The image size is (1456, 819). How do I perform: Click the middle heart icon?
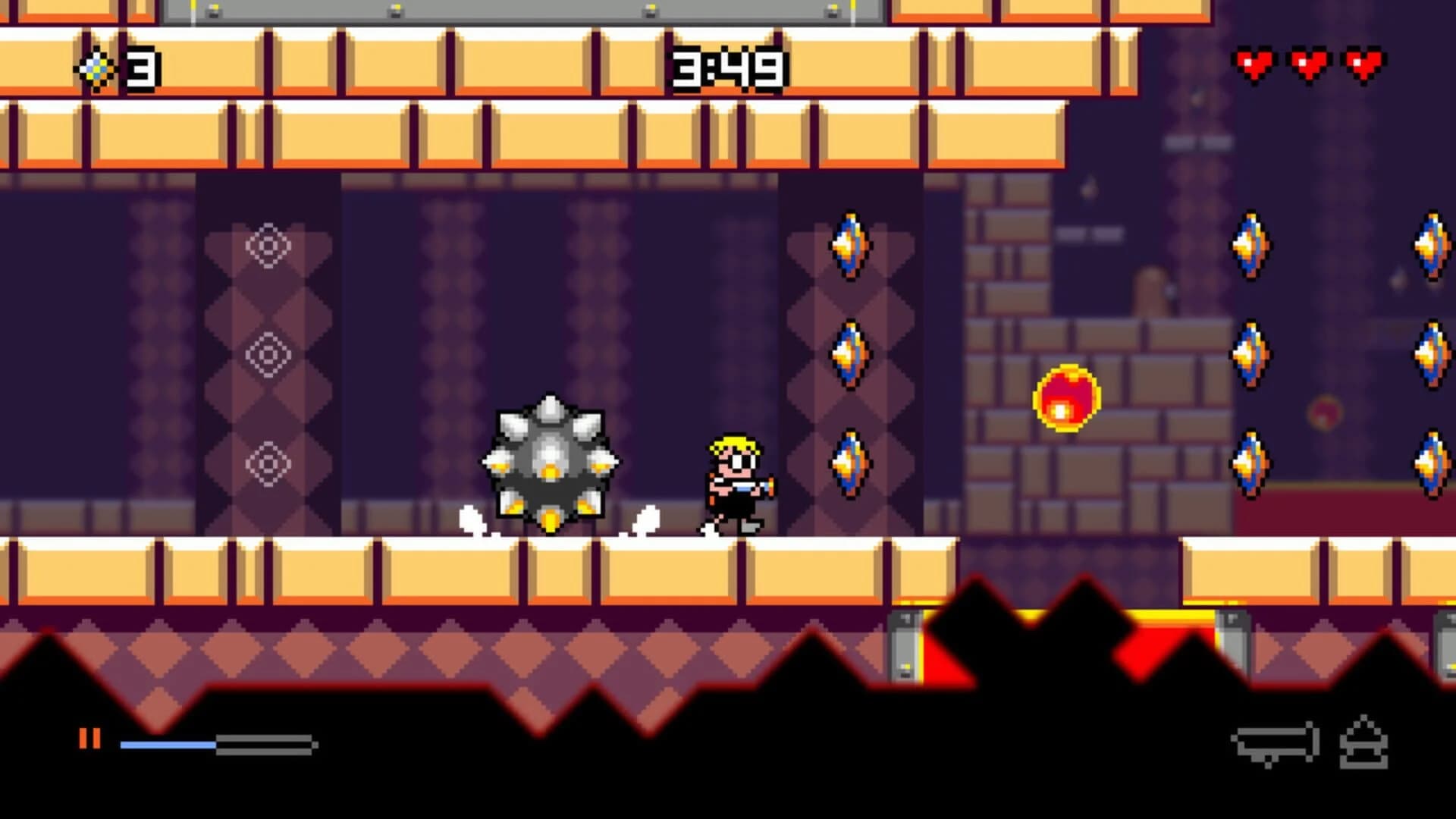click(x=1308, y=64)
